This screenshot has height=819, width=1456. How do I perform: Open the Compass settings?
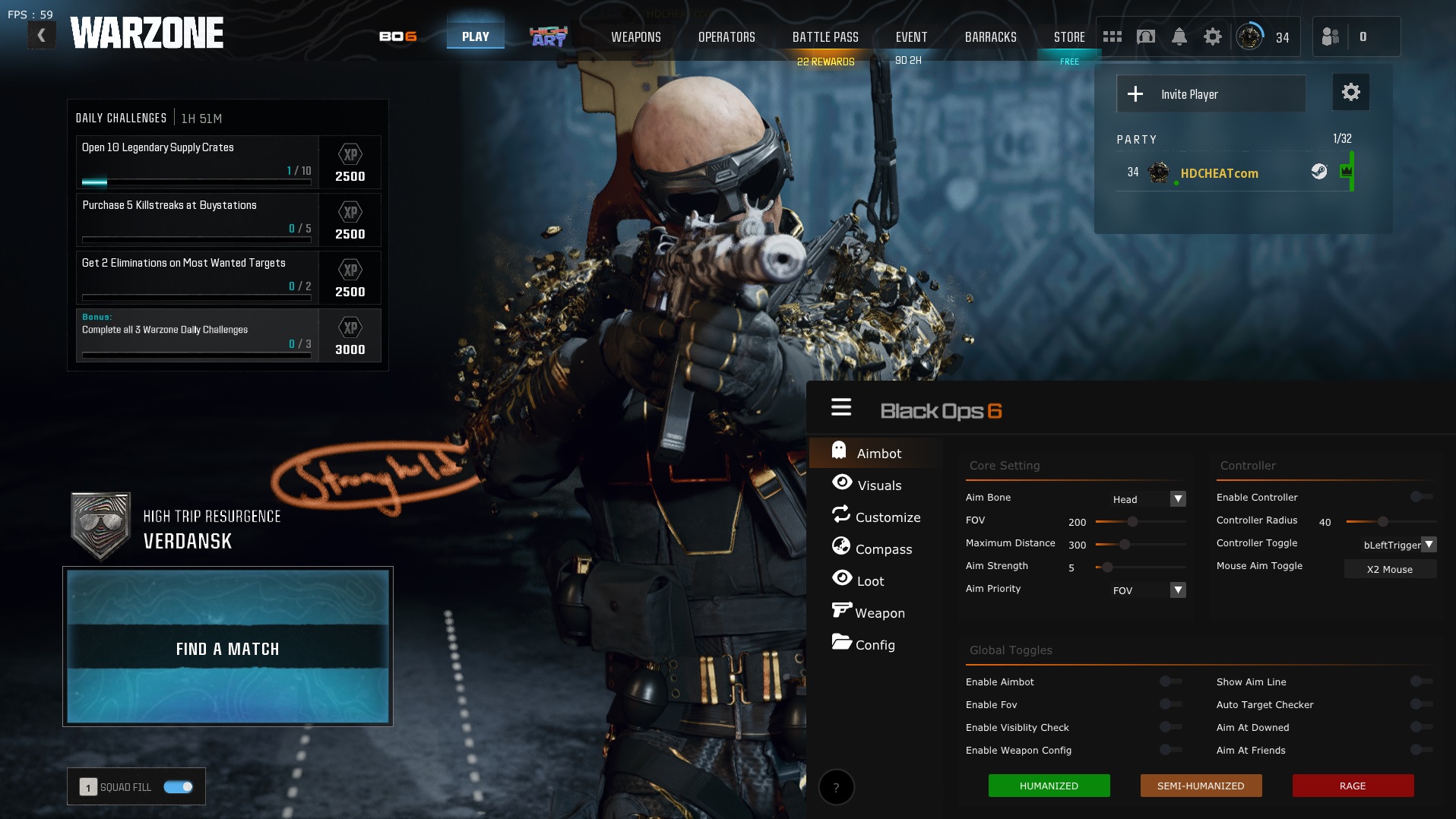click(885, 549)
